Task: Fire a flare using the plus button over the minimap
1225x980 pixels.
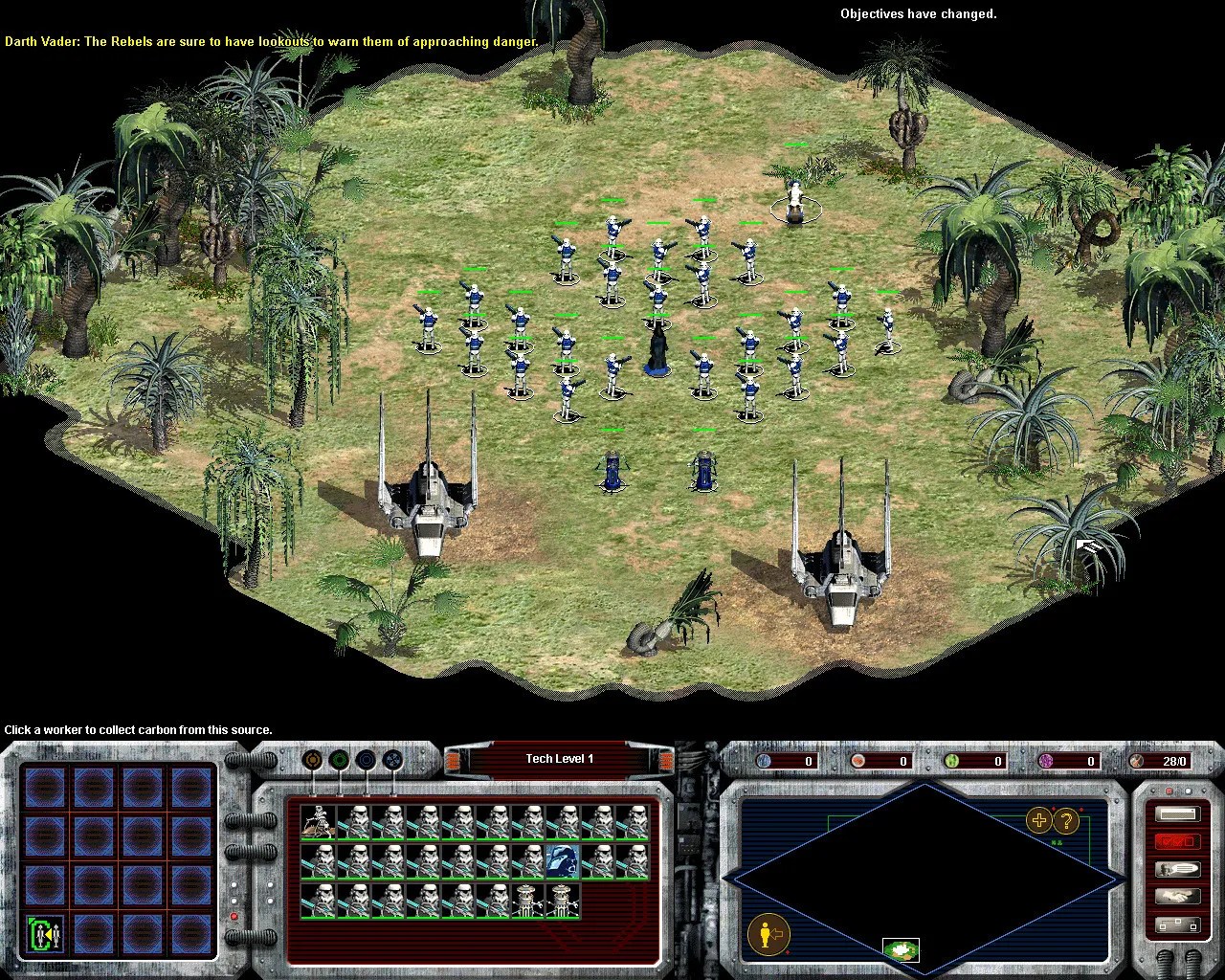Action: (x=1039, y=820)
